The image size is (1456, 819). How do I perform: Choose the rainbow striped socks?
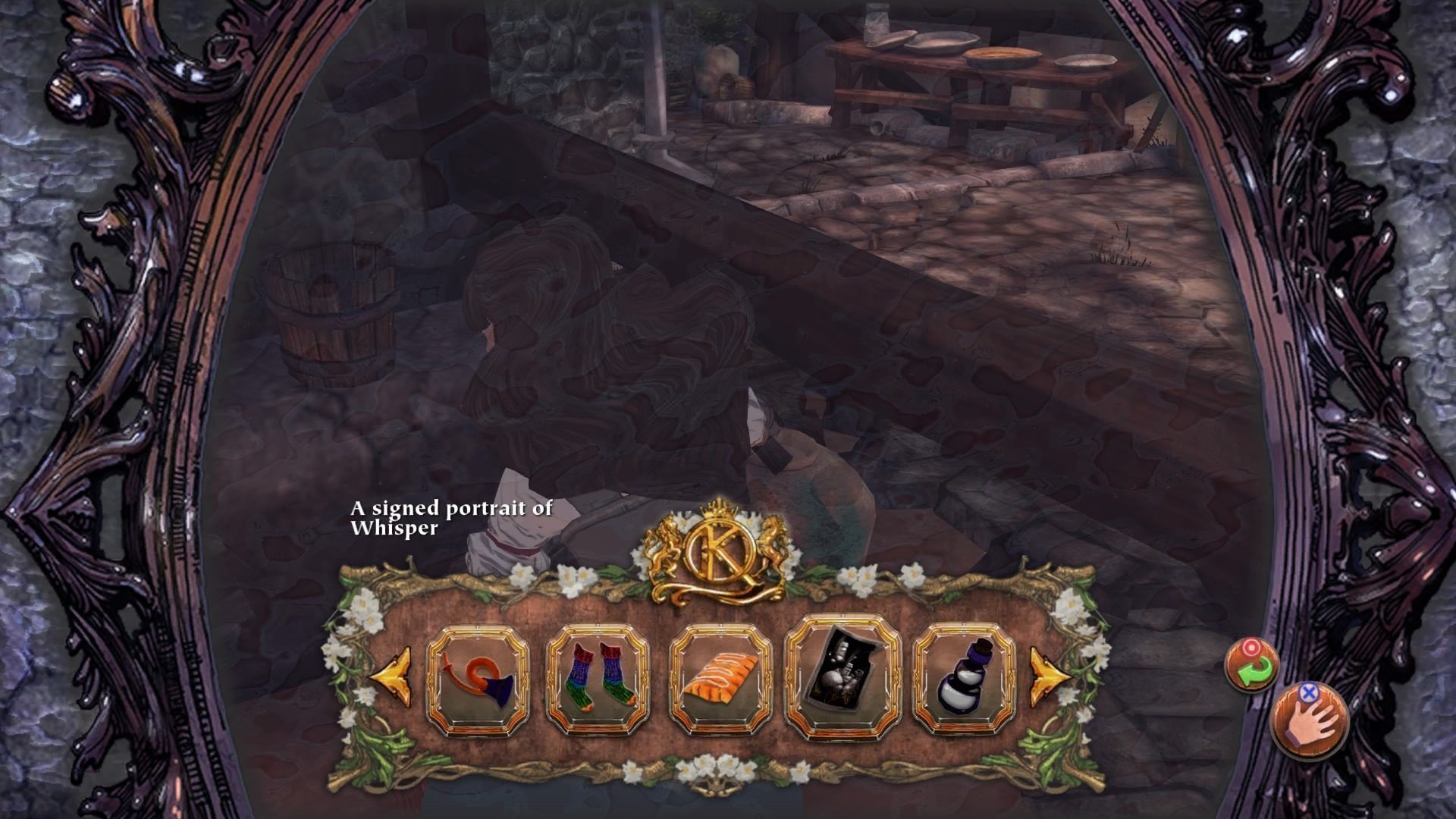pos(599,679)
